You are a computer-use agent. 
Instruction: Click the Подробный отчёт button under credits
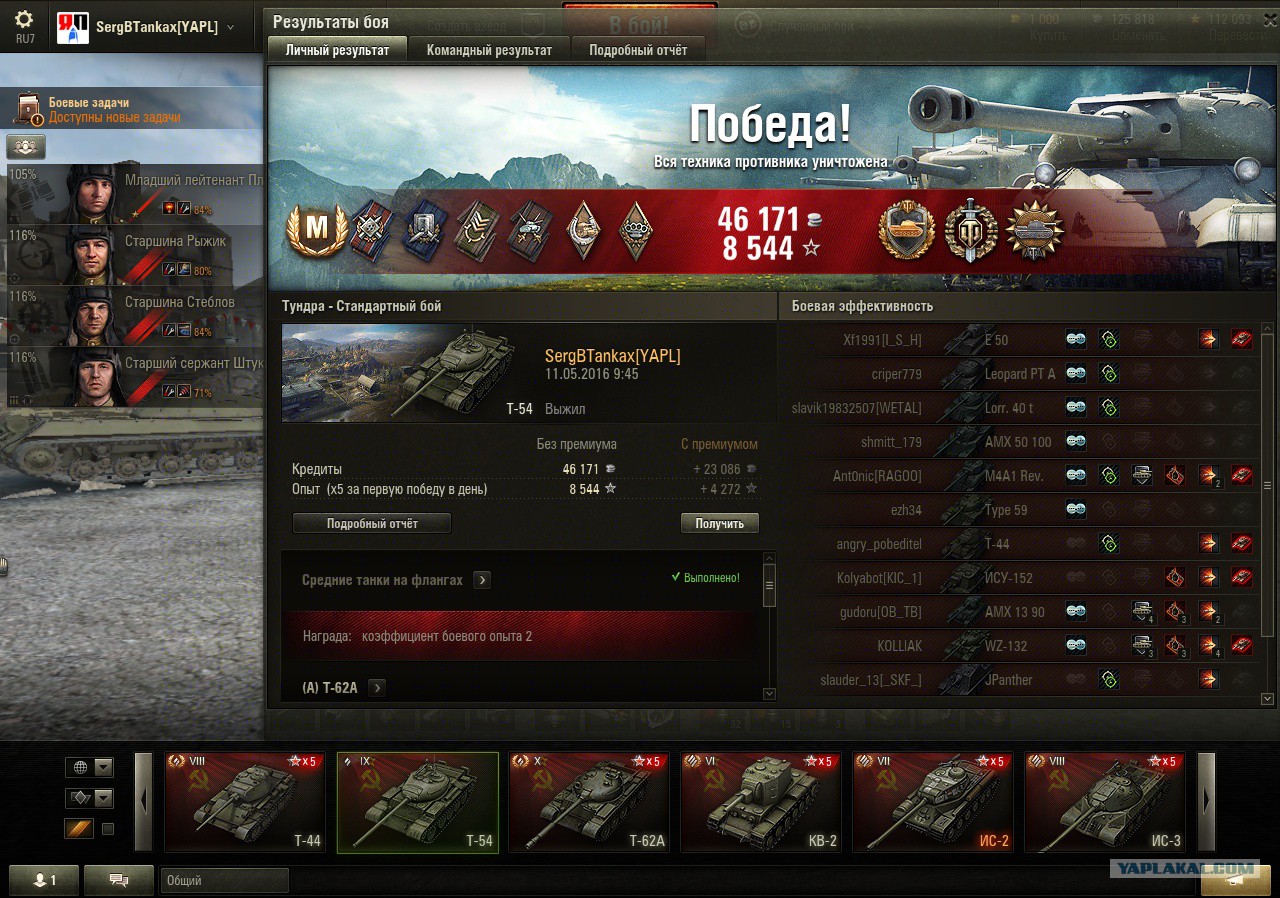[x=371, y=523]
